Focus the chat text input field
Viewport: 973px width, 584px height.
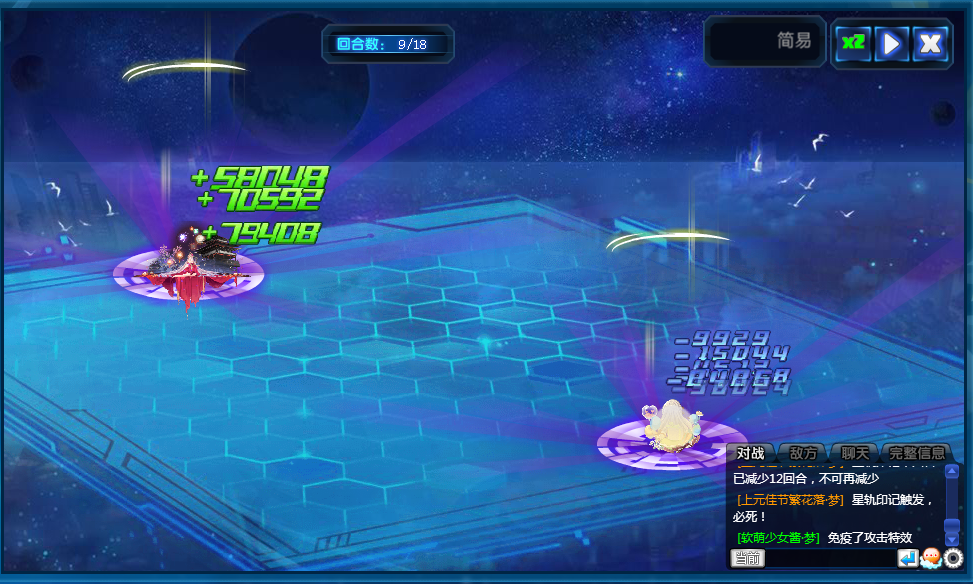[830, 558]
